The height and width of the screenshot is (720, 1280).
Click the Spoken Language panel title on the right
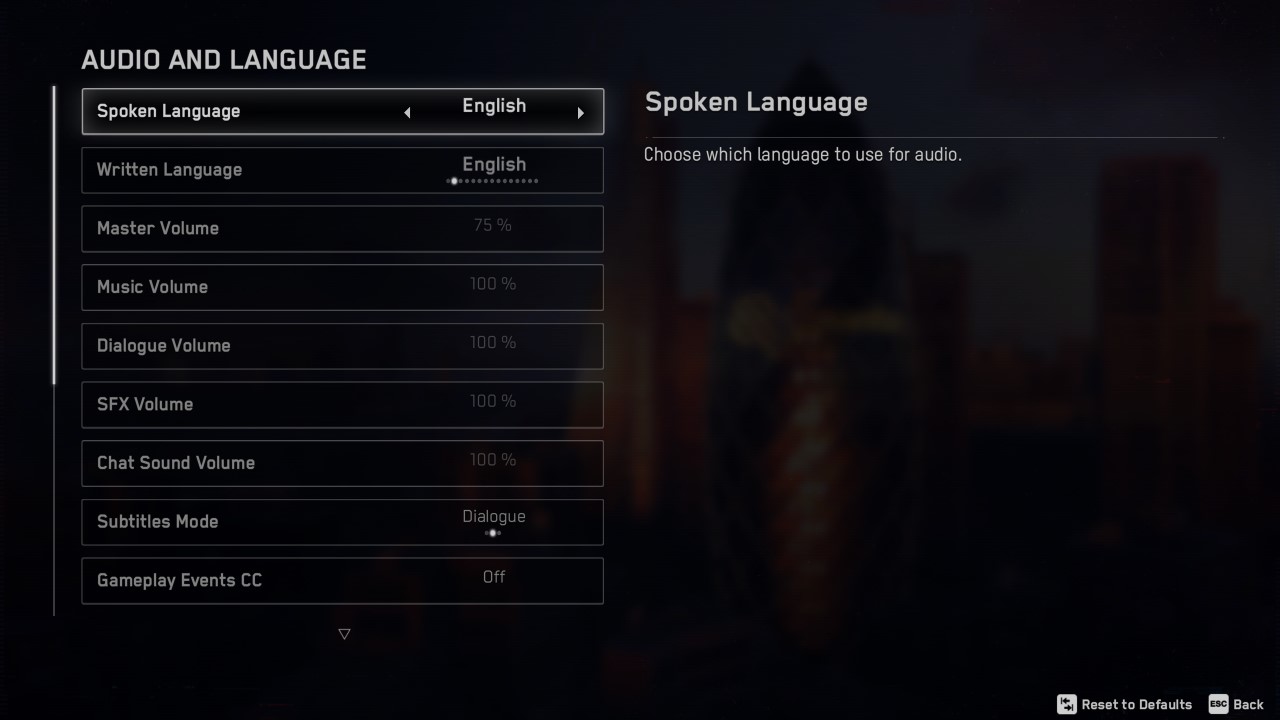[757, 102]
